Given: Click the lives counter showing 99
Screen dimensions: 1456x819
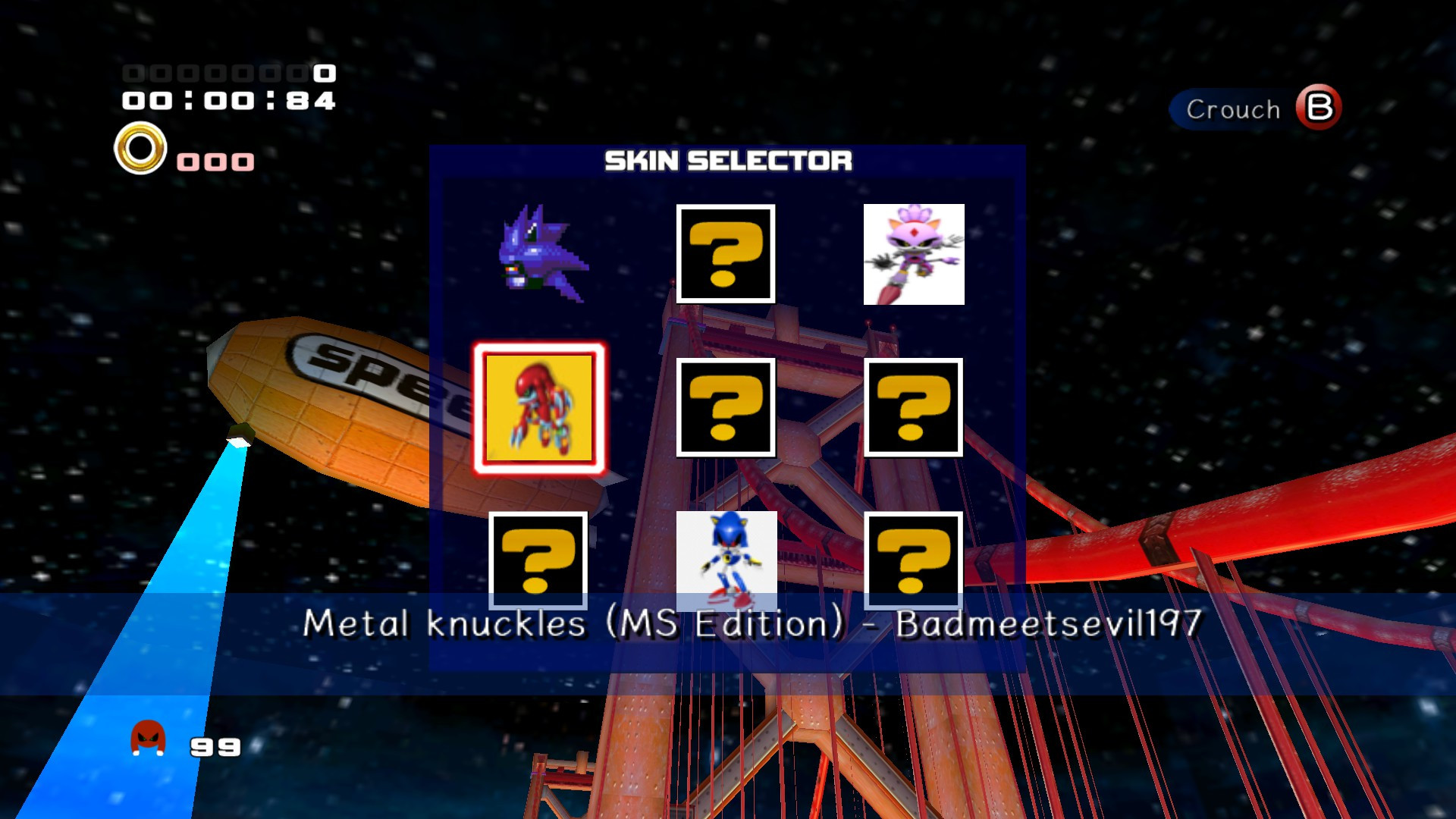Looking at the screenshot, I should [x=215, y=747].
